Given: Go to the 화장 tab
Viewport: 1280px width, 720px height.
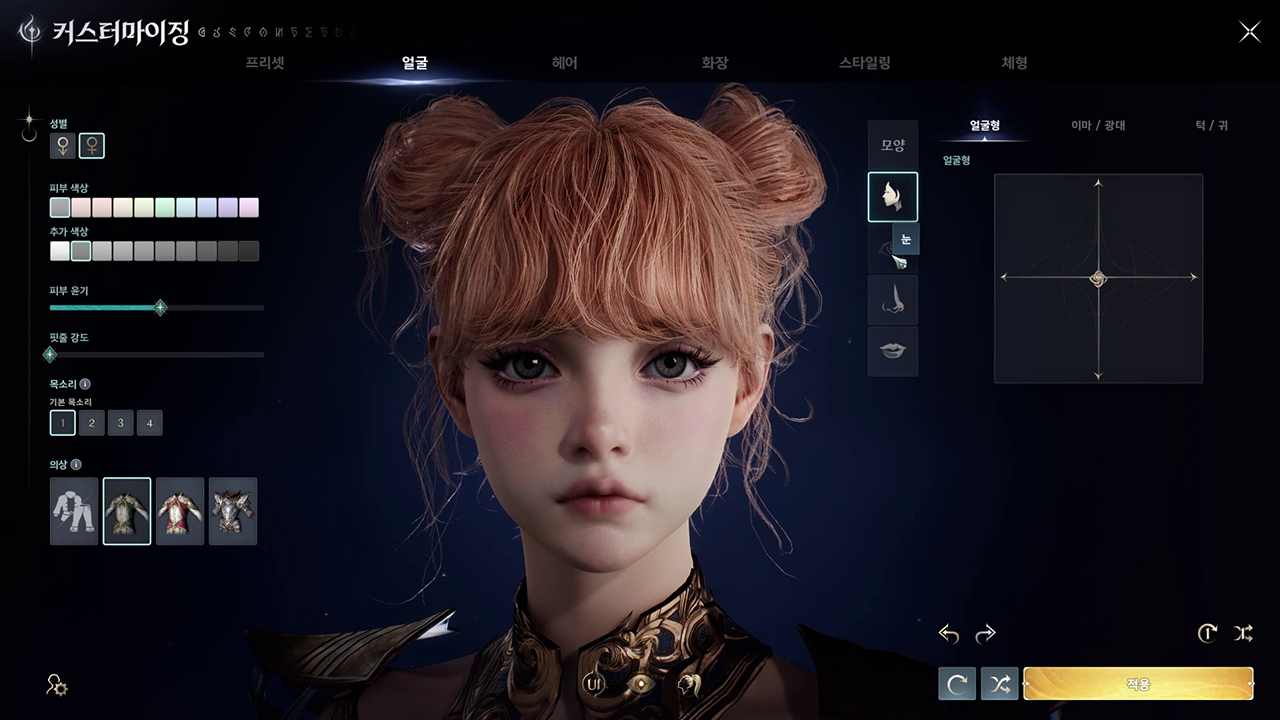Looking at the screenshot, I should point(715,63).
